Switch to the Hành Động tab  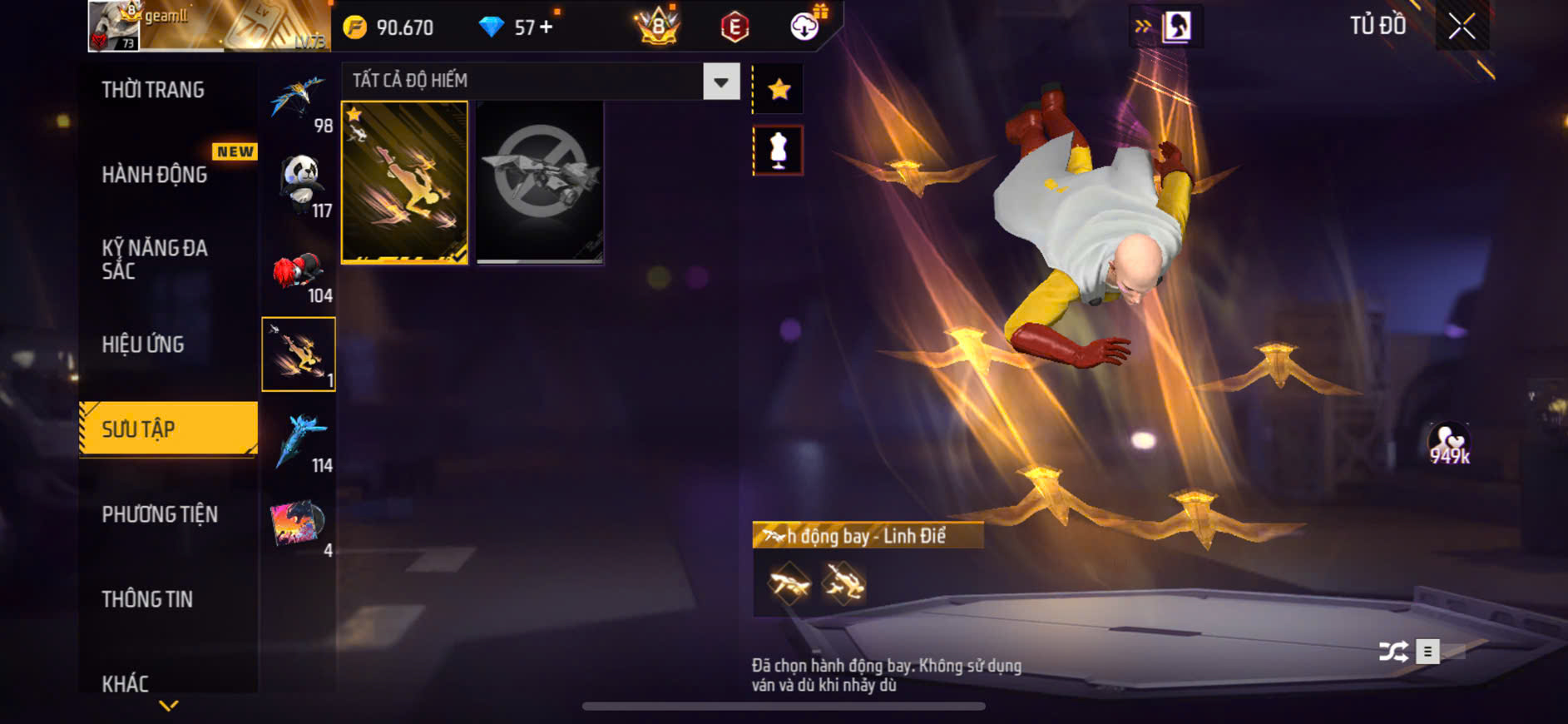click(155, 175)
